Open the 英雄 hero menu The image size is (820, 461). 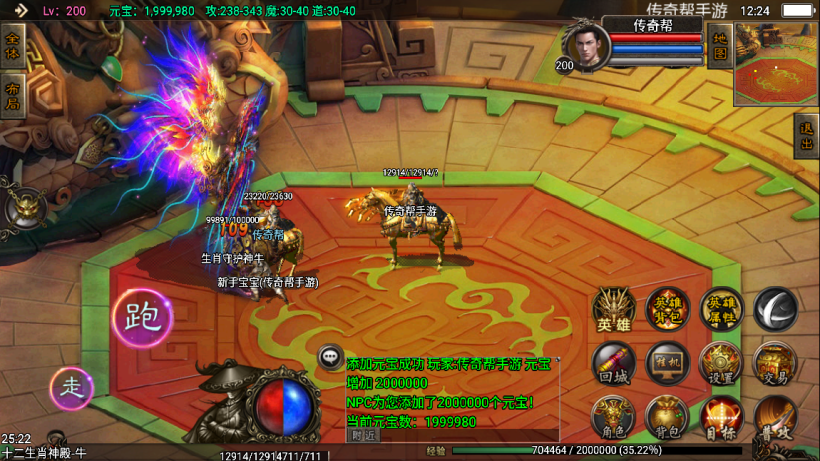(613, 309)
